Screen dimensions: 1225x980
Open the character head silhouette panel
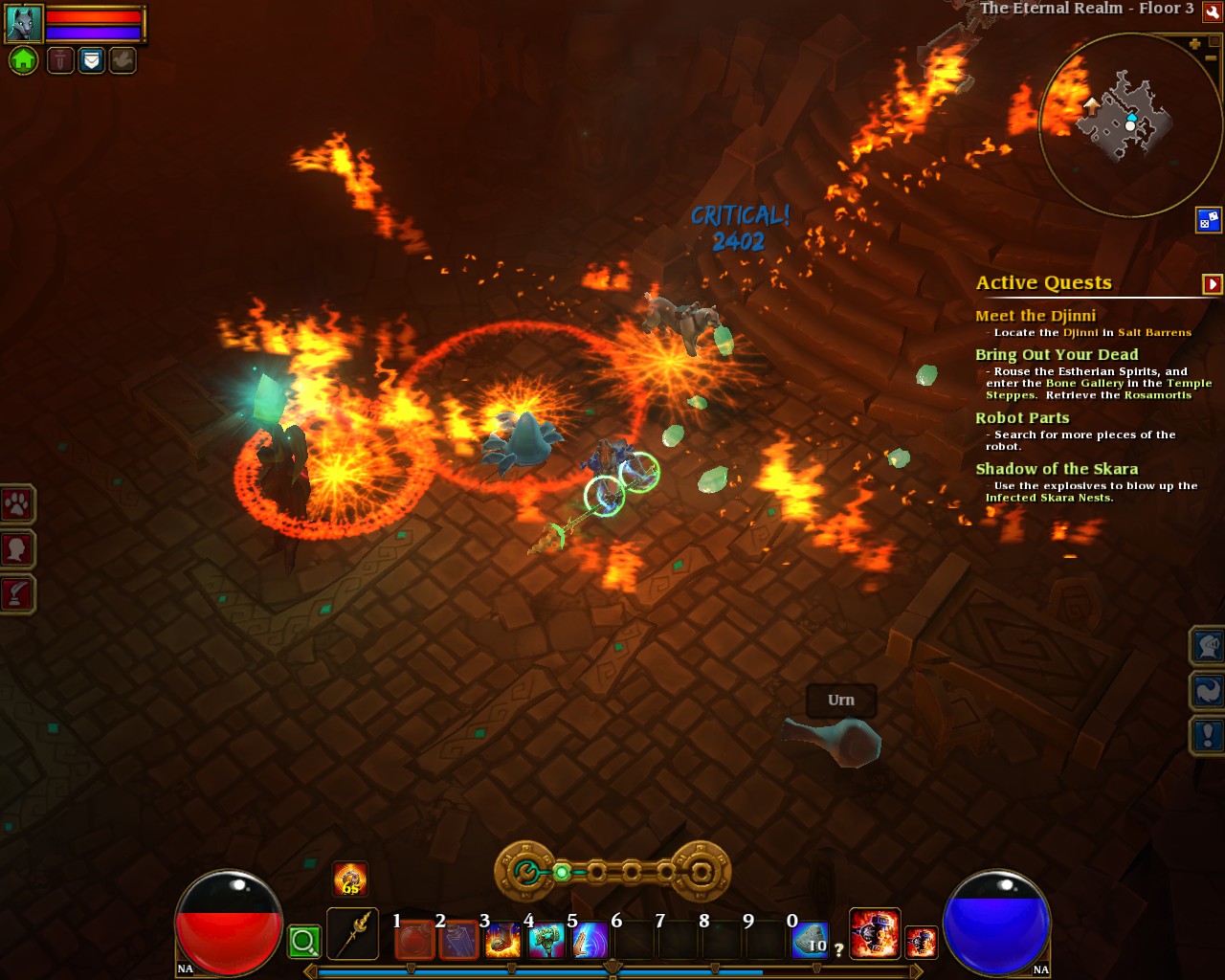(x=17, y=549)
